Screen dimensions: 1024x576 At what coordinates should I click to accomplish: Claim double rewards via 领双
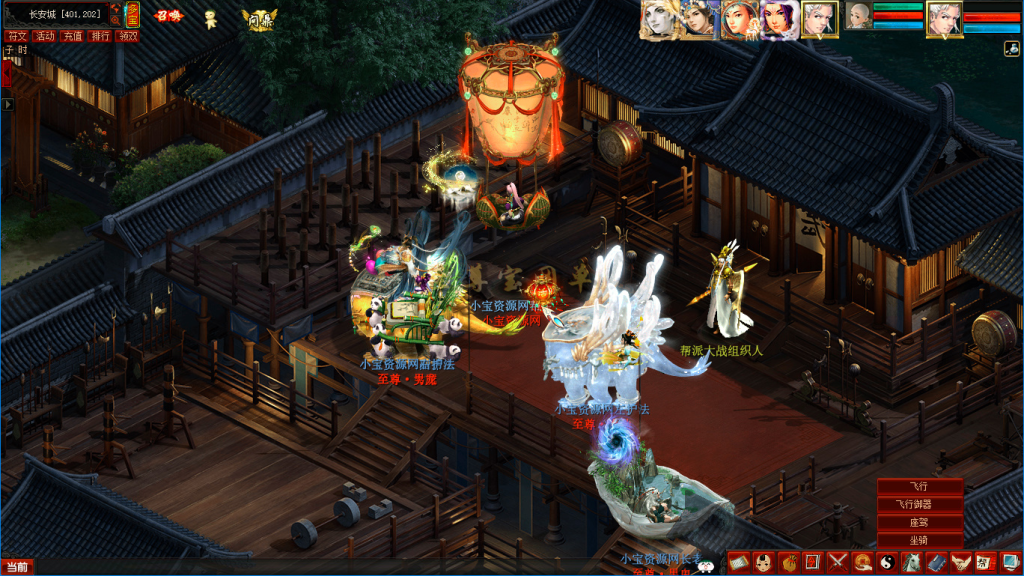pyautogui.click(x=127, y=36)
